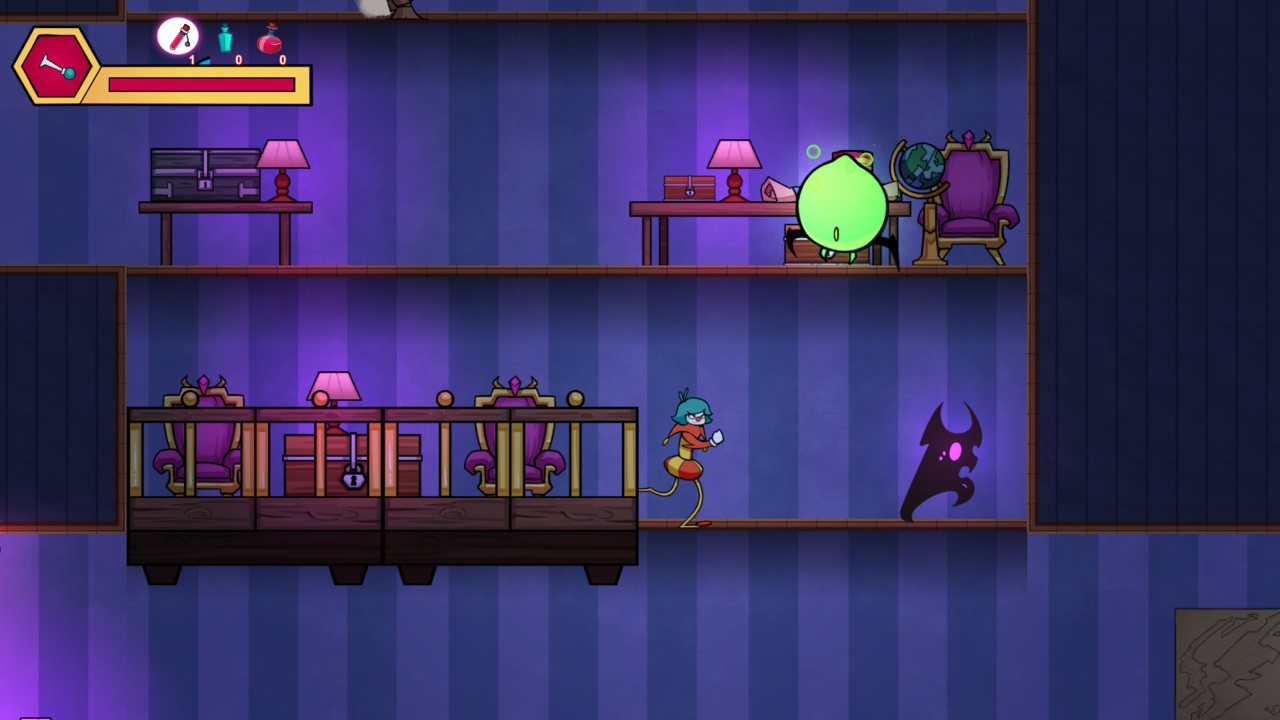Viewport: 1280px width, 720px height.
Task: Click the red health bar
Action: (x=200, y=85)
